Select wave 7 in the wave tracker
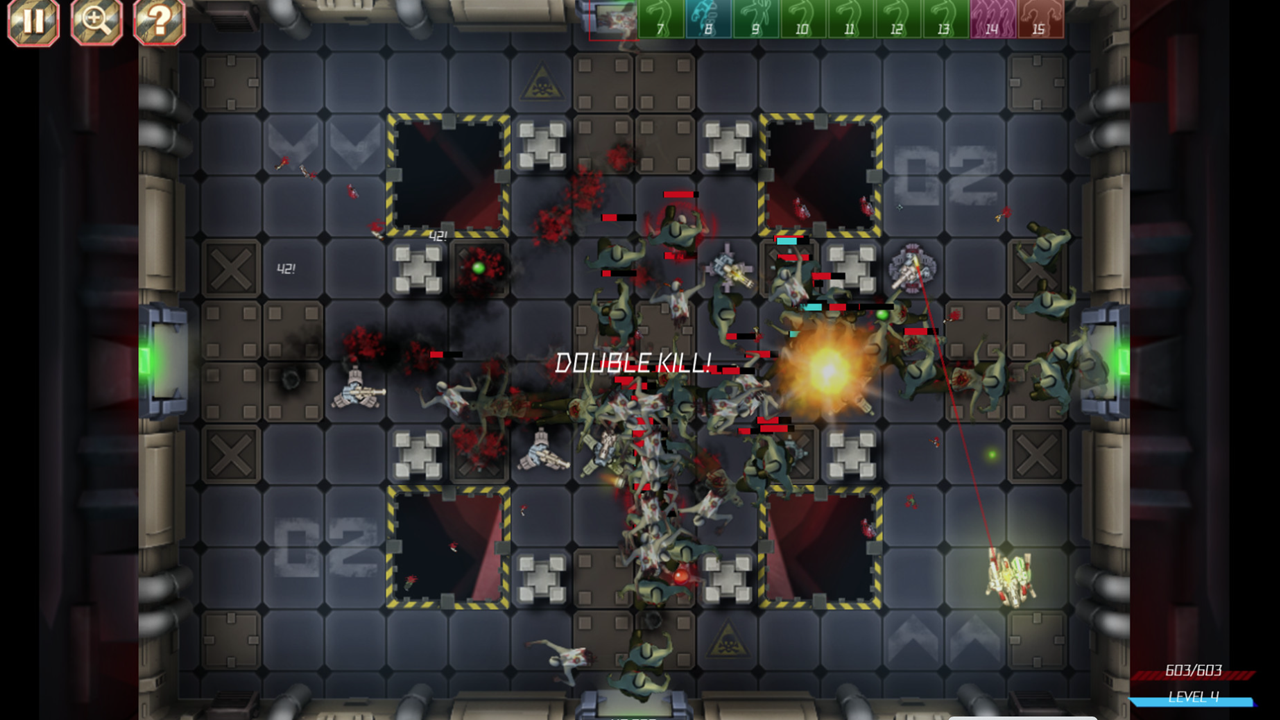Image resolution: width=1280 pixels, height=720 pixels. tap(661, 19)
